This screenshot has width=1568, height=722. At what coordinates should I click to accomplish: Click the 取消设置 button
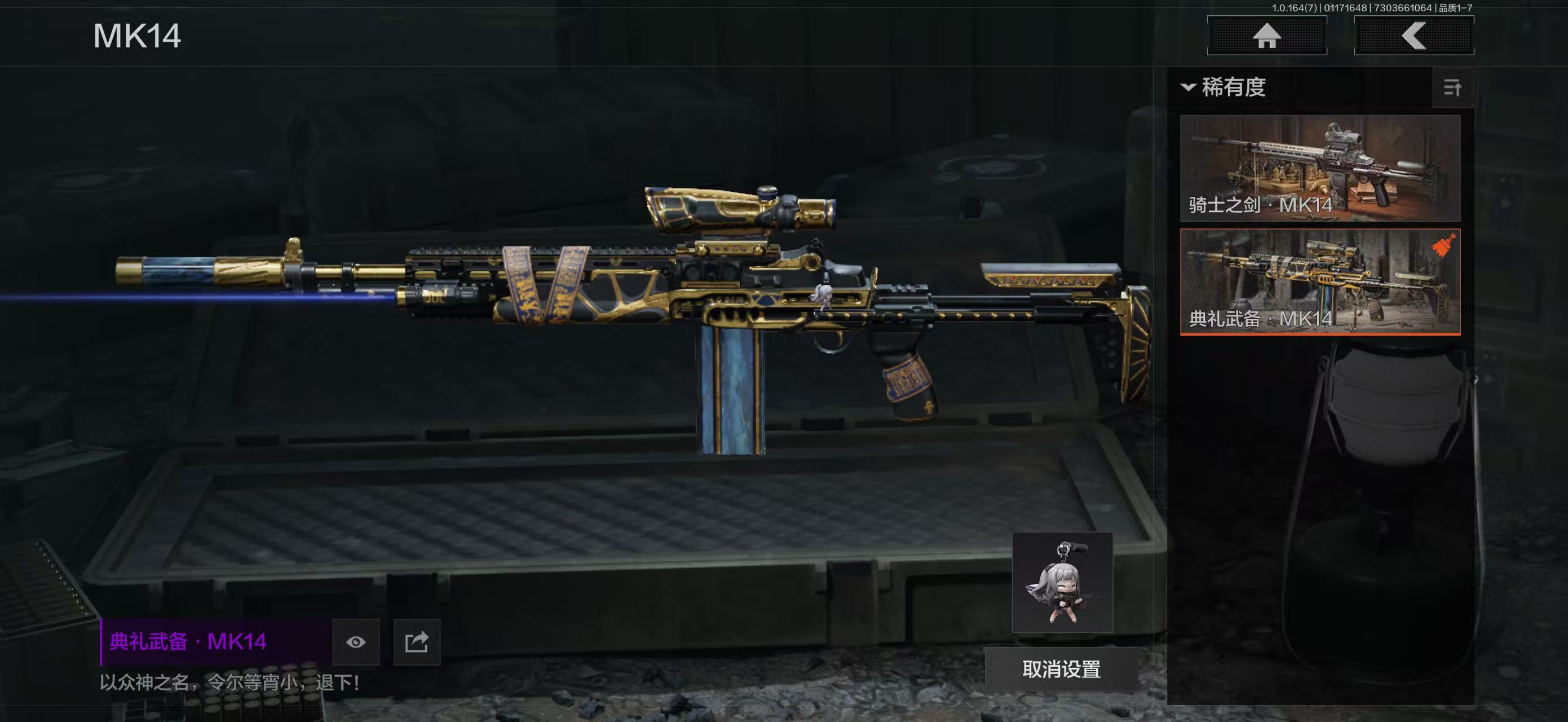pos(1061,669)
